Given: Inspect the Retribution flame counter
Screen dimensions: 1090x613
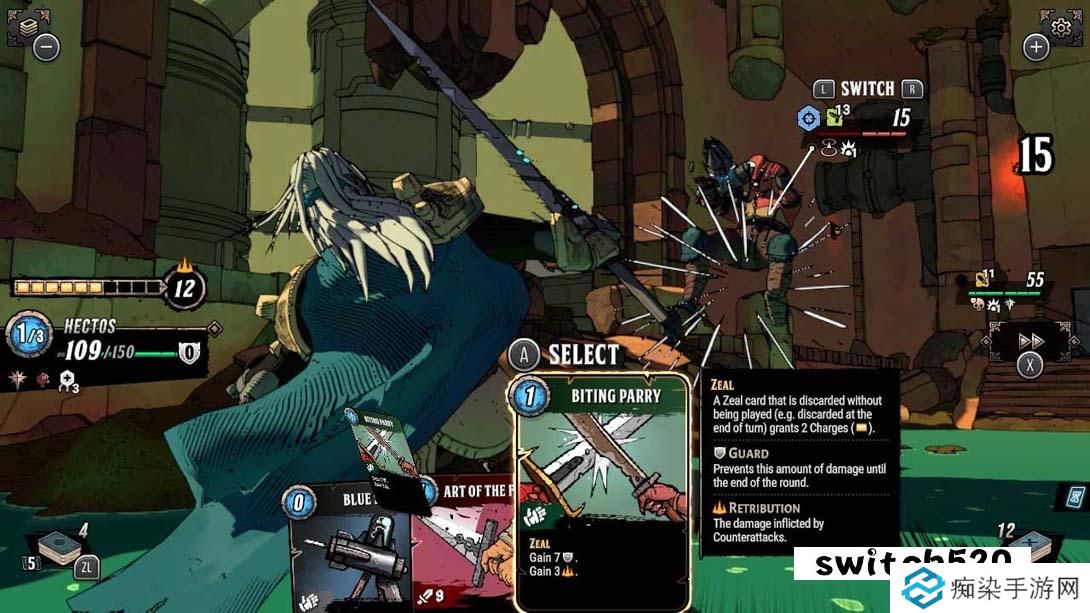Looking at the screenshot, I should (x=185, y=288).
